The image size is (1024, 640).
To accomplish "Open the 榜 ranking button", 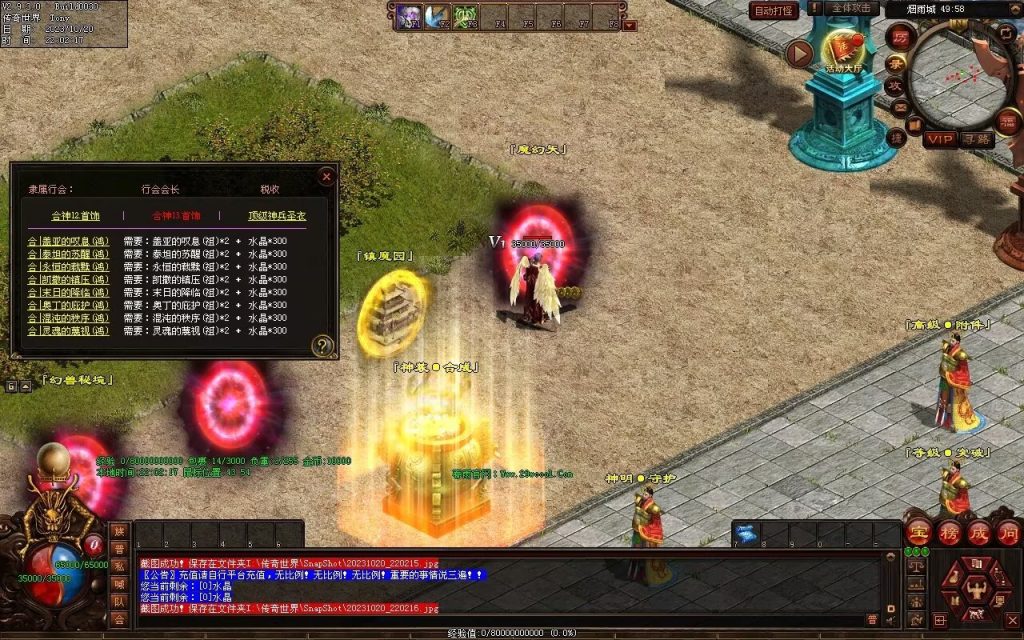I will (949, 531).
